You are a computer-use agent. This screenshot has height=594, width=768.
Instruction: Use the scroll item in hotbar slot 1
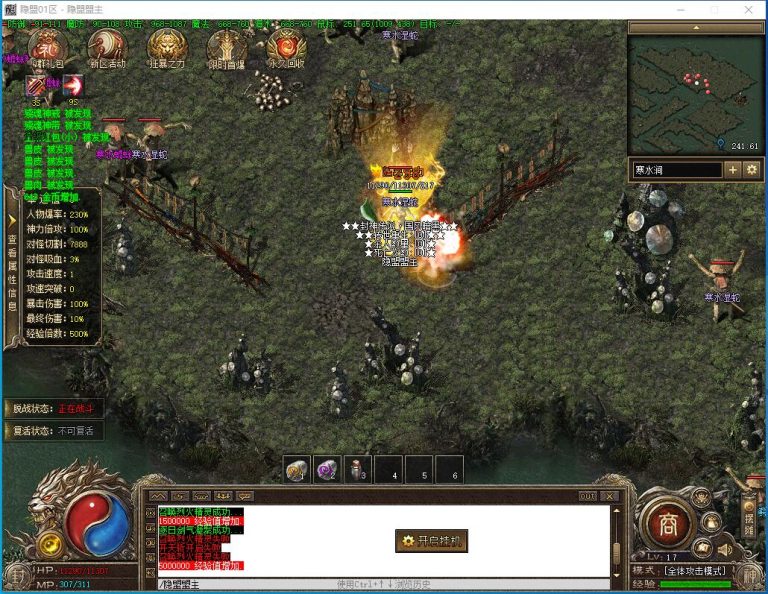pyautogui.click(x=297, y=469)
